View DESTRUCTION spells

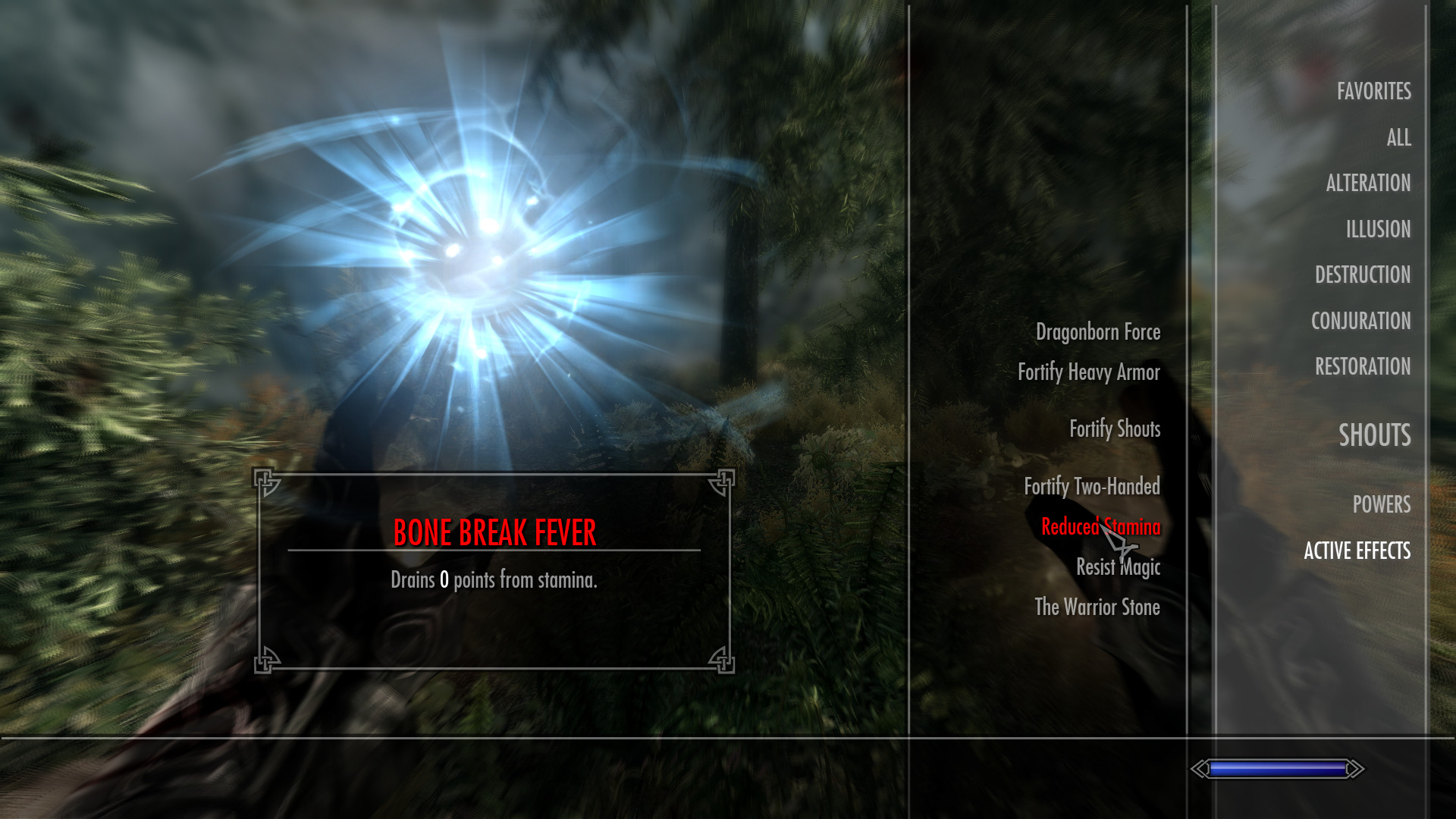click(x=1363, y=275)
